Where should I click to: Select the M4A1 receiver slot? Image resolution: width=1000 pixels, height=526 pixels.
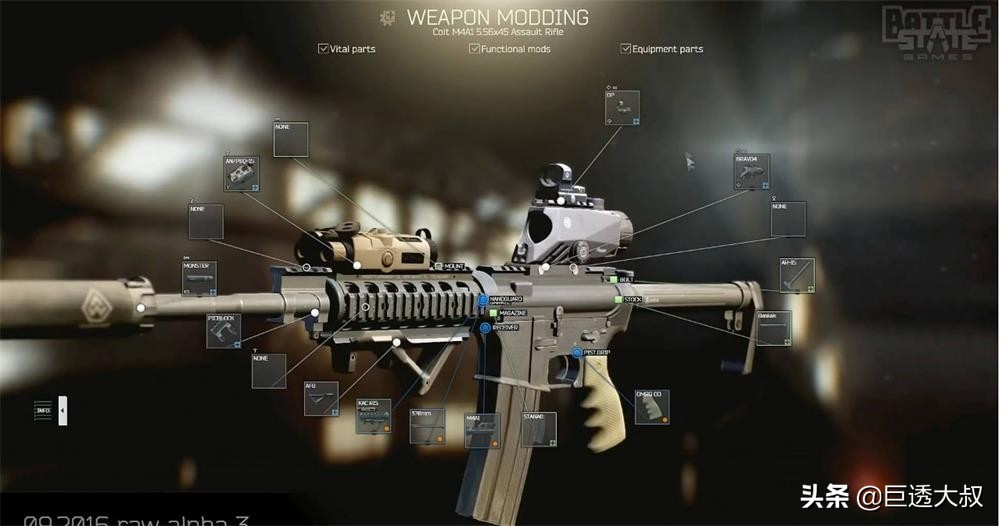point(482,429)
